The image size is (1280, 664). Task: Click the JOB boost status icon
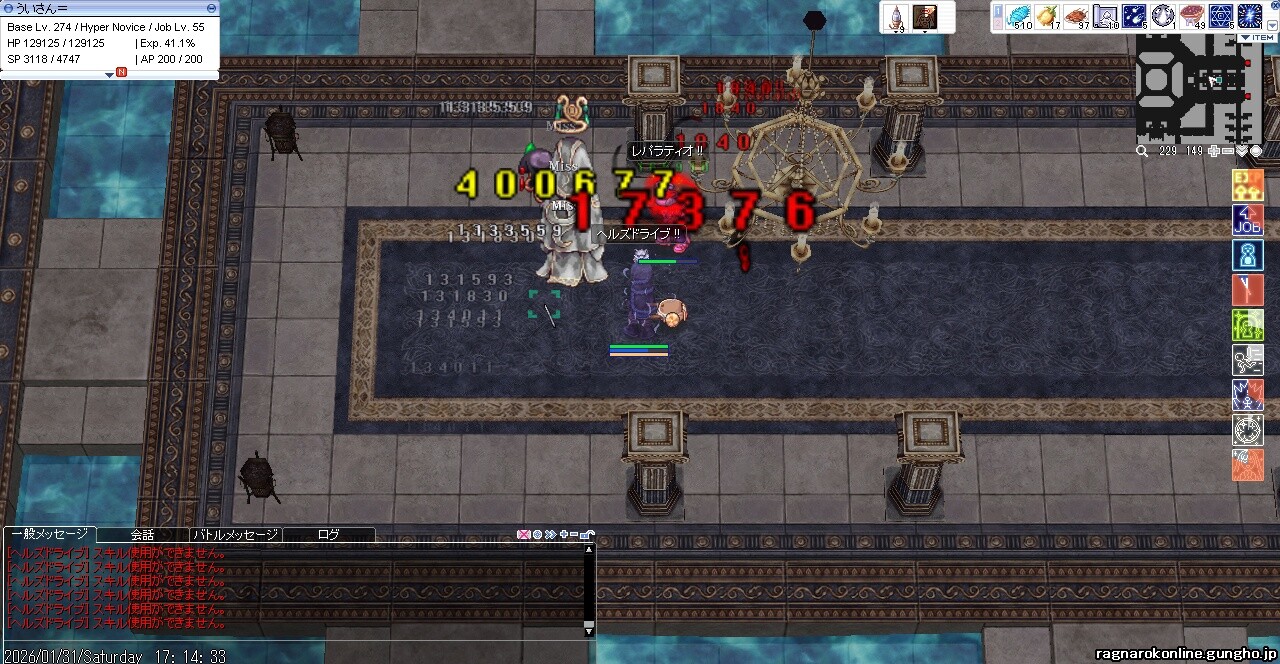[1247, 220]
